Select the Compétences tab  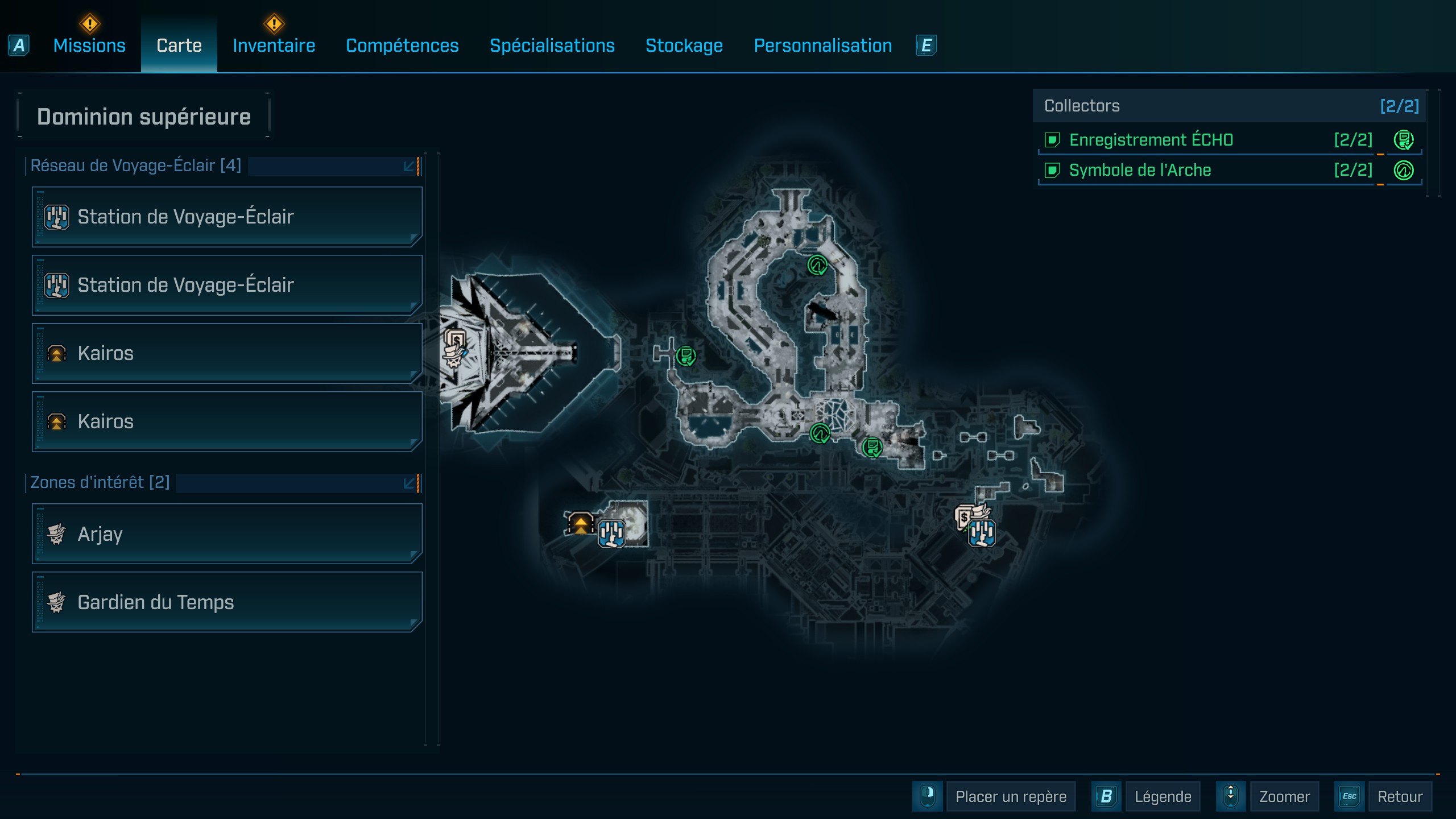(x=402, y=45)
